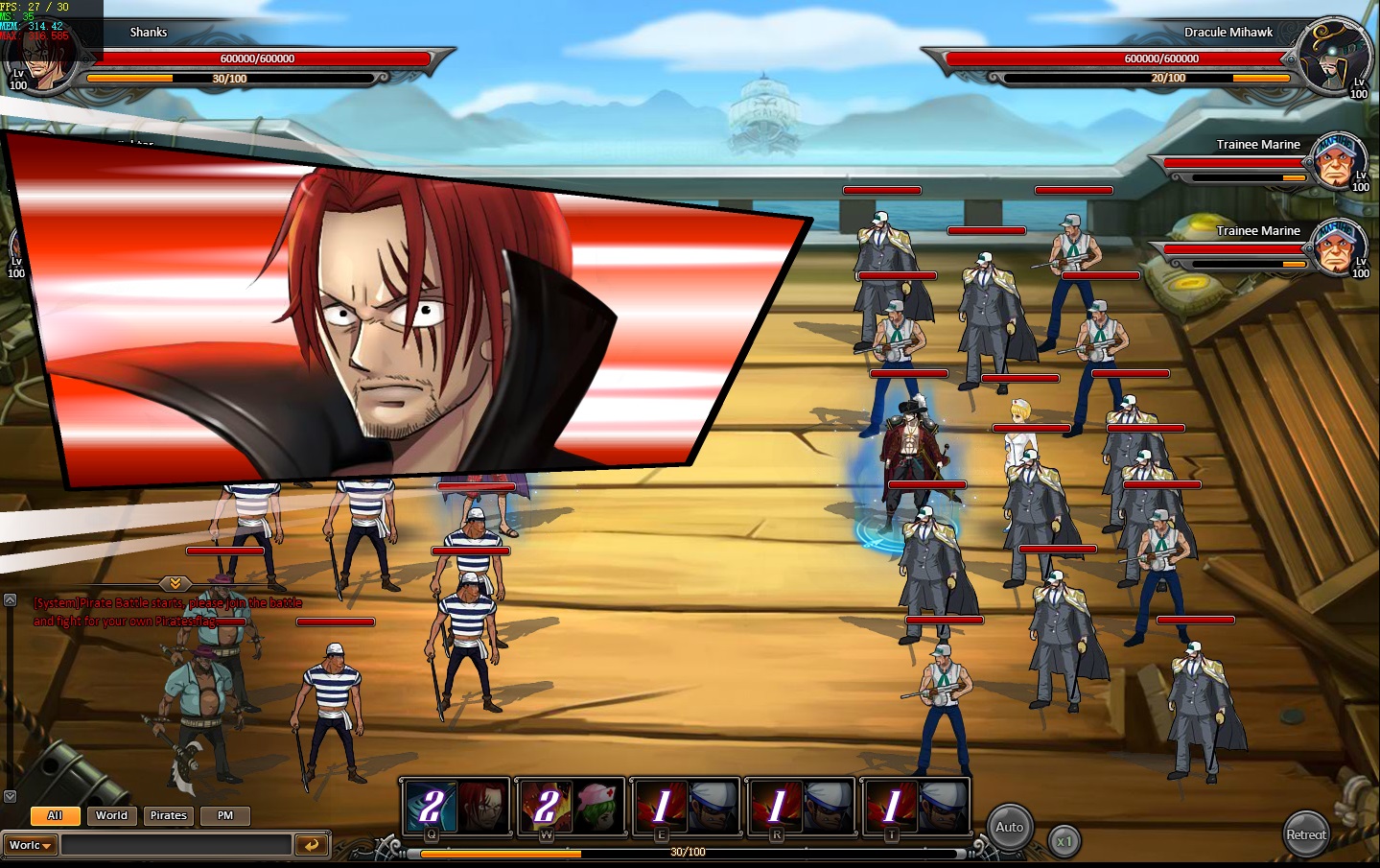Screen dimensions: 1380x868
Task: Switch chat to the World tab
Action: coord(111,815)
